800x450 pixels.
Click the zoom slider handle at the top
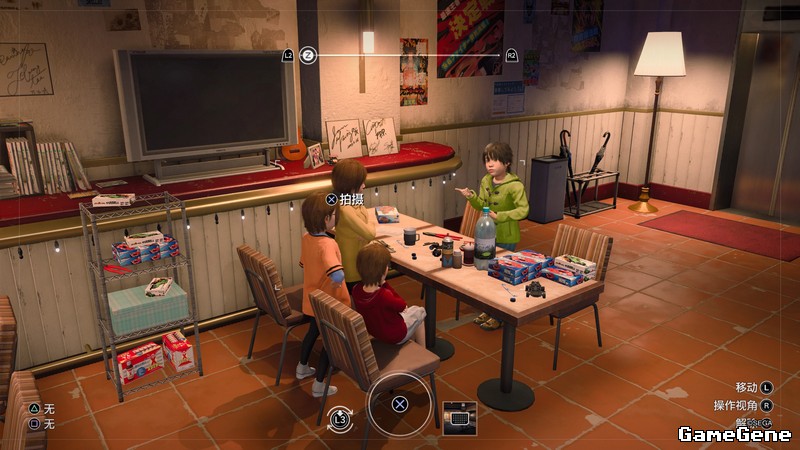pyautogui.click(x=308, y=55)
